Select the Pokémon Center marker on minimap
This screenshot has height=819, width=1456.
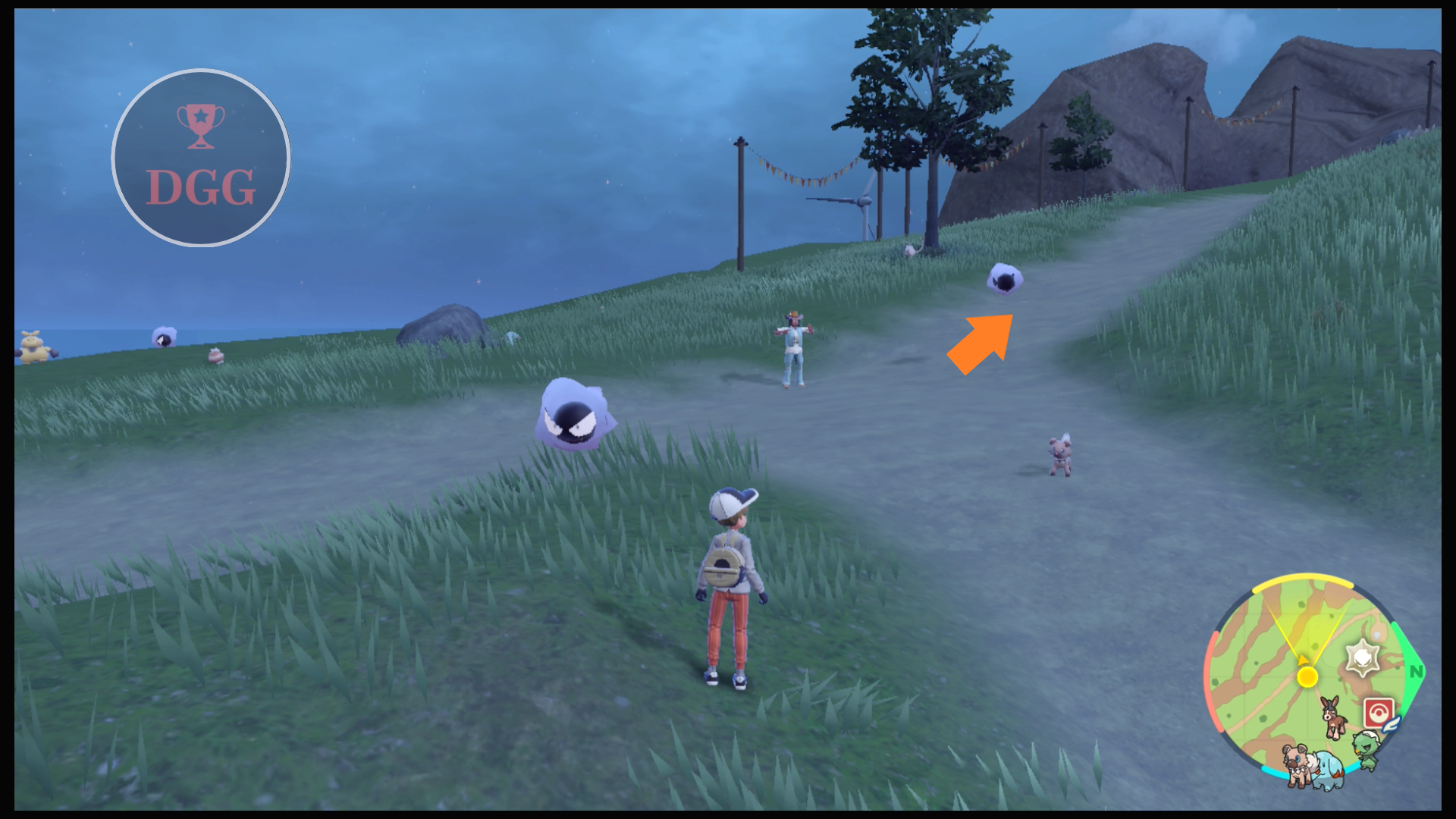(1378, 714)
